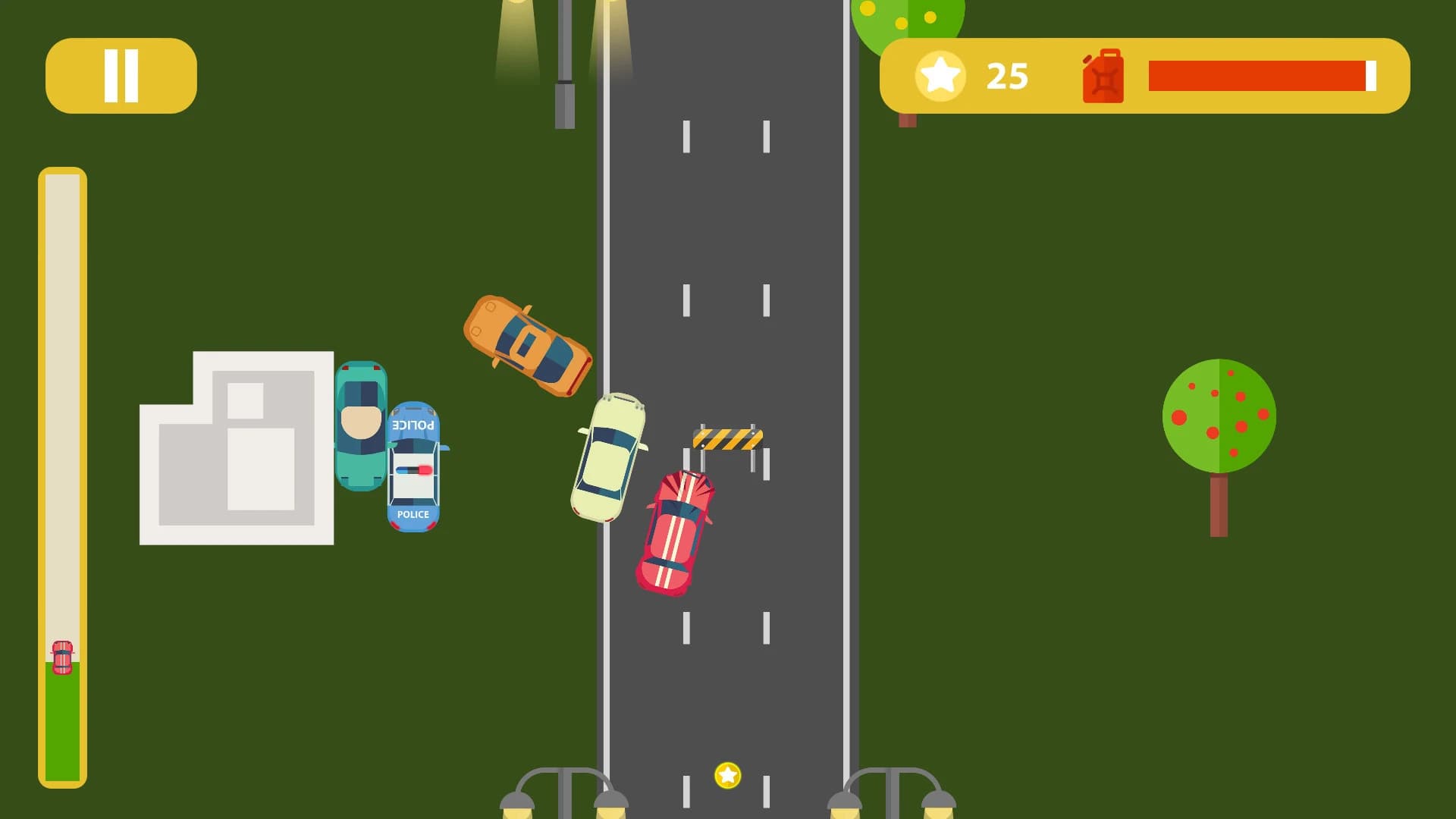
Task: Select the teal parked car
Action: coord(362,425)
